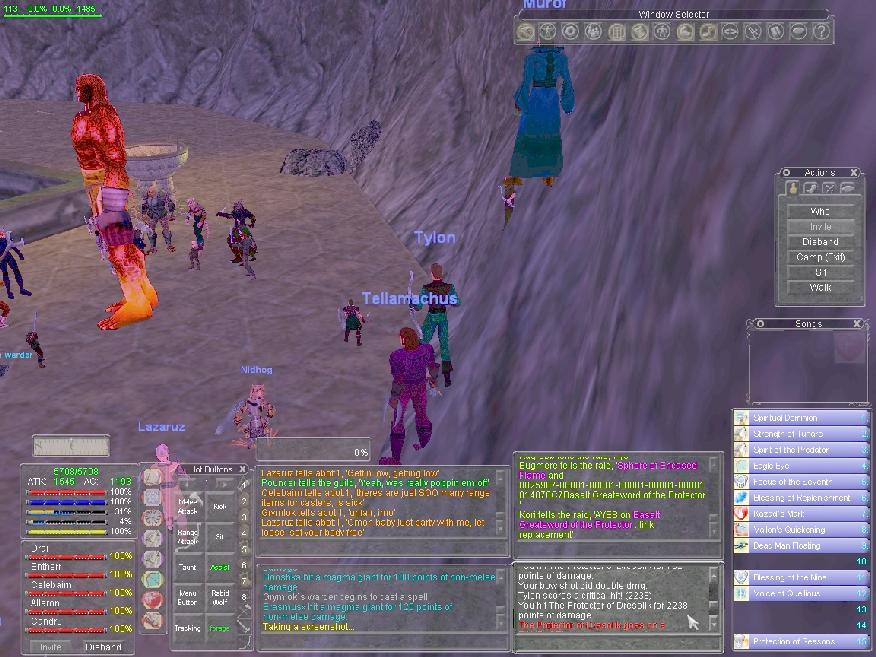
Task: Click the Eagle Eye buff entry
Action: point(798,465)
